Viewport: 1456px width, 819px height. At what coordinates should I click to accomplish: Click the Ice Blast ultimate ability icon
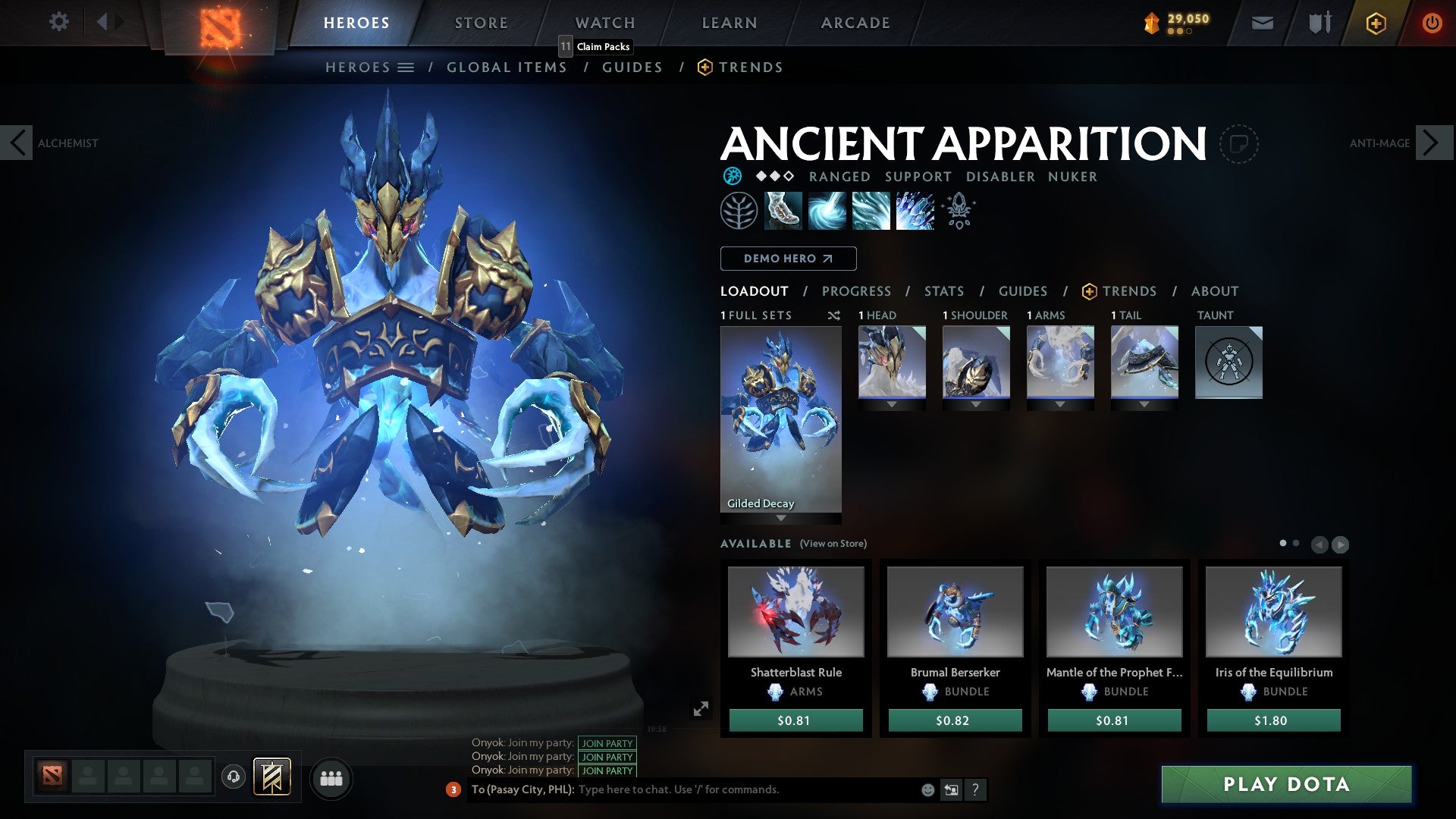pos(914,210)
